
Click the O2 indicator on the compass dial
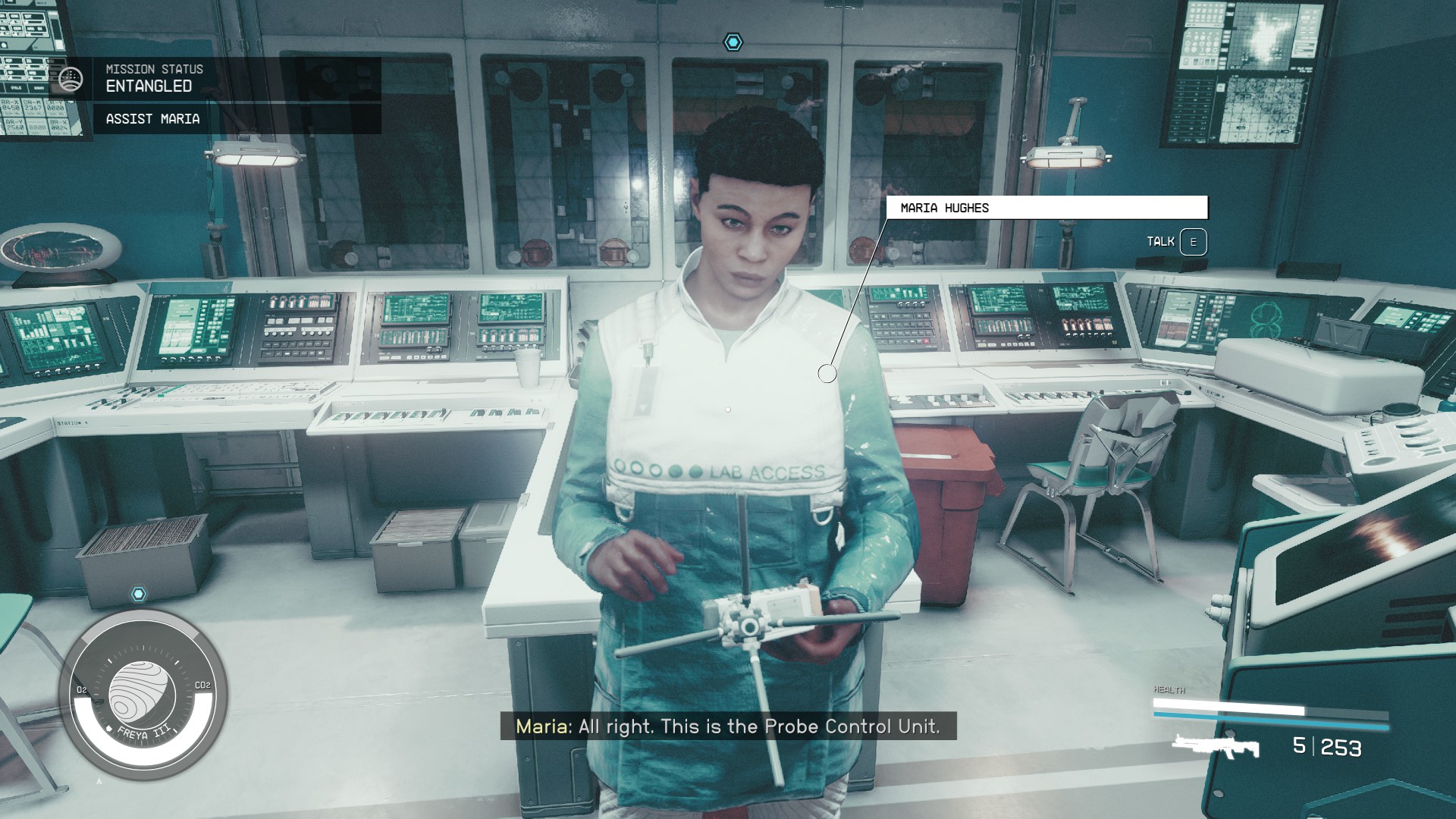pyautogui.click(x=82, y=691)
